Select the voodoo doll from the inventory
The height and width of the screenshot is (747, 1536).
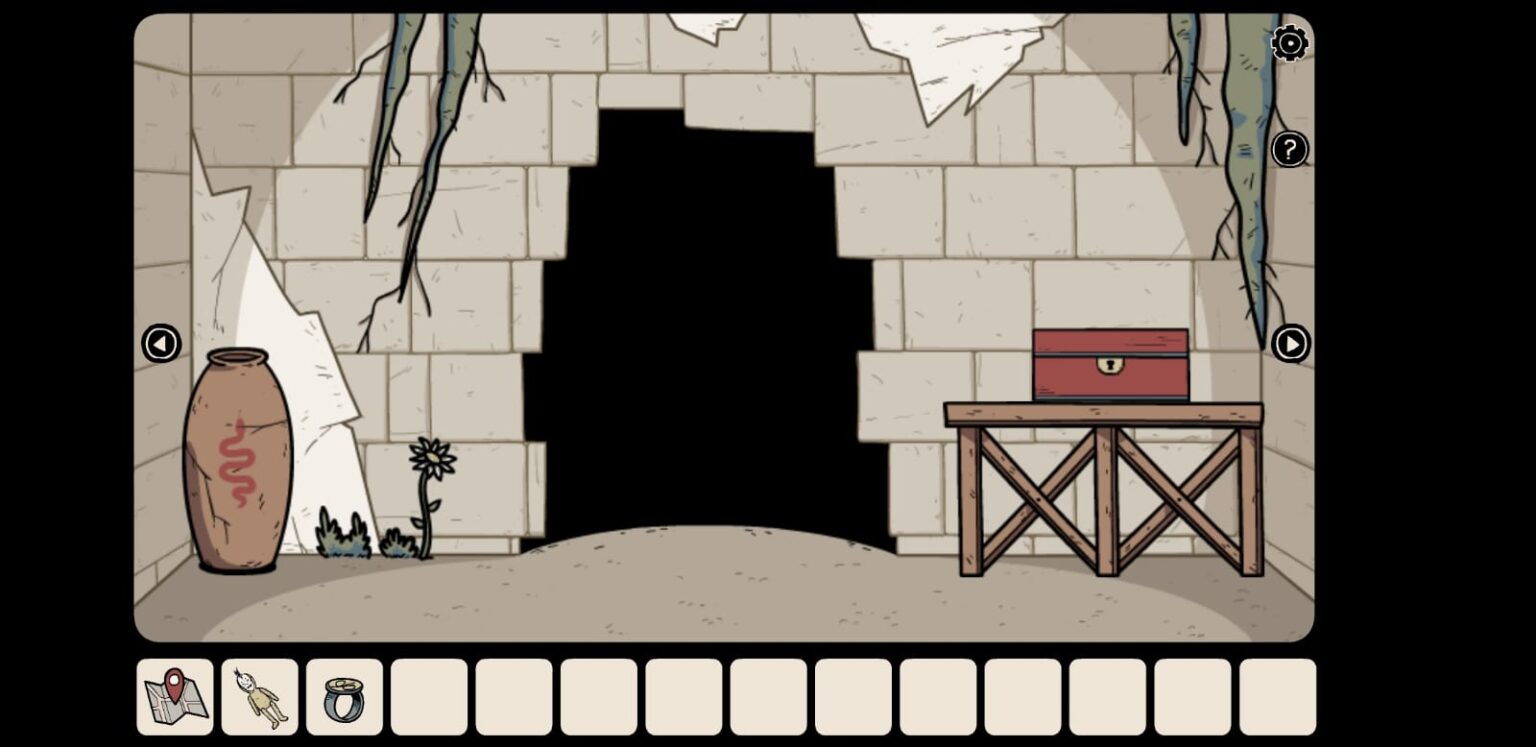[x=260, y=695]
